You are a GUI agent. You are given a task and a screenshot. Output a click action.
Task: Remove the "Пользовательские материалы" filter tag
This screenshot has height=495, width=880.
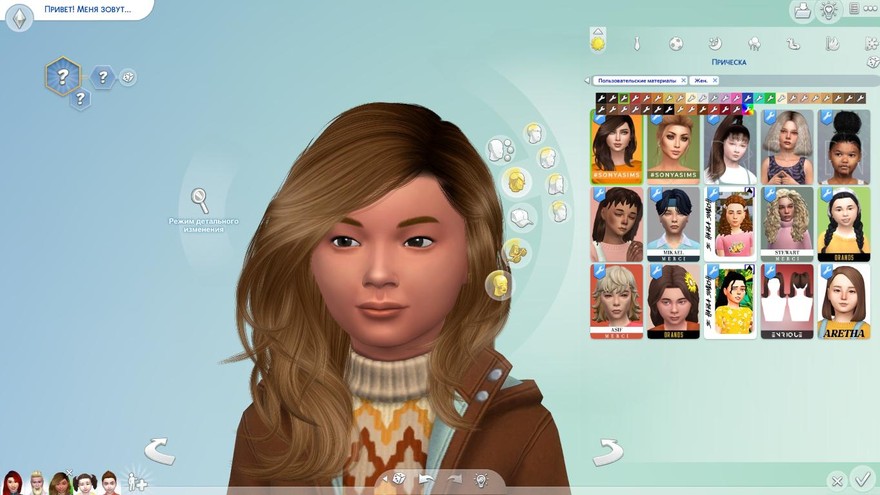[x=683, y=80]
